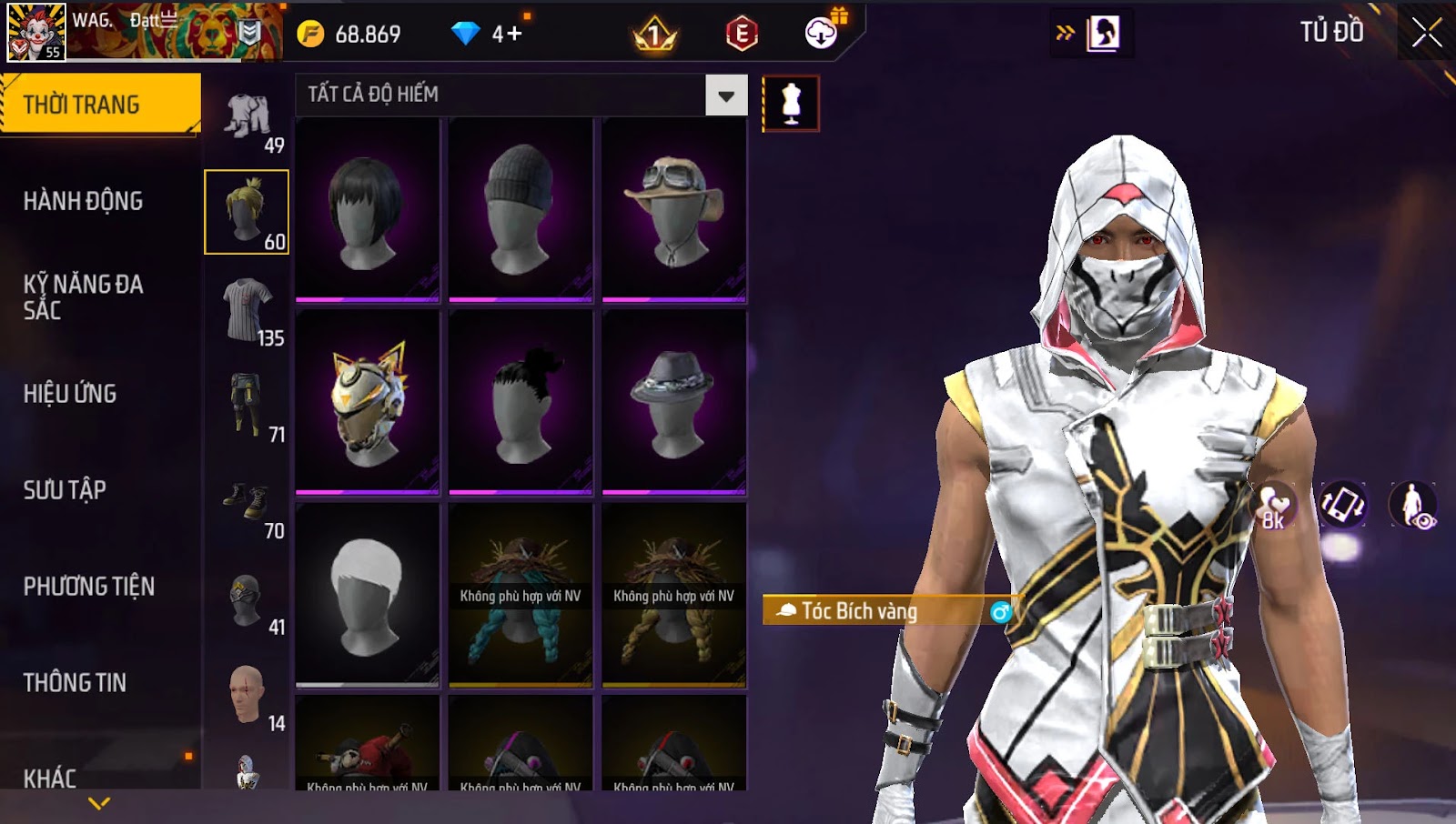Toggle the character view eye icon
This screenshot has width=1456, height=824.
tap(1413, 506)
